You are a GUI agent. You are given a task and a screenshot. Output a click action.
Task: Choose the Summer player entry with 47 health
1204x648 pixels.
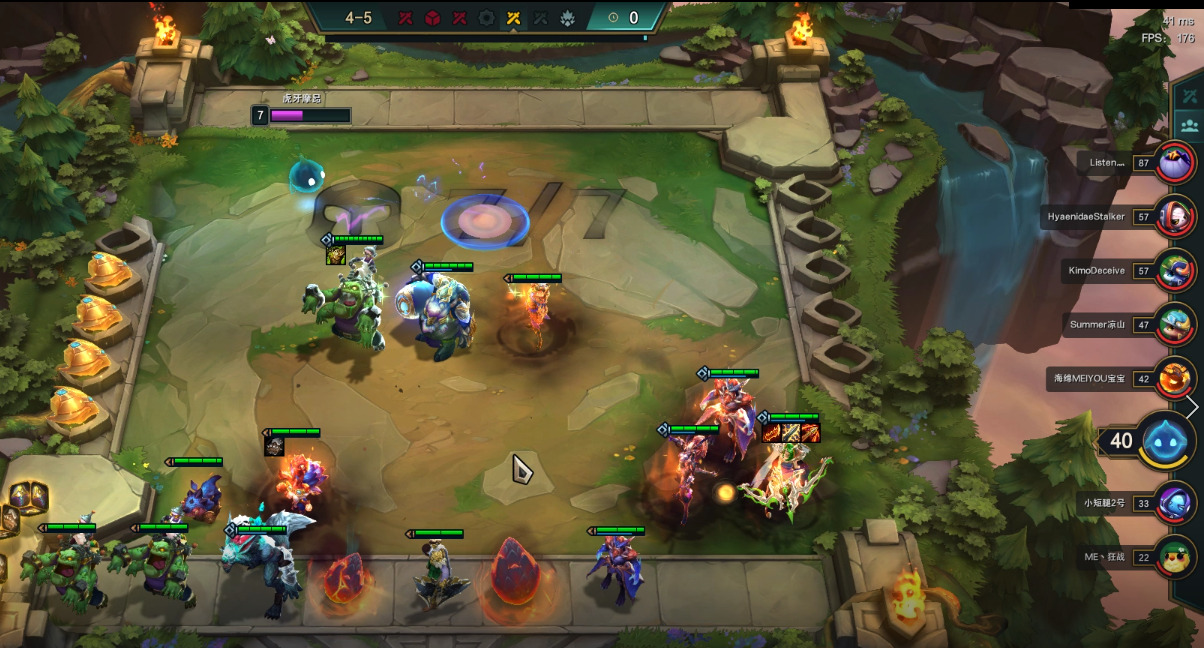pos(1175,324)
